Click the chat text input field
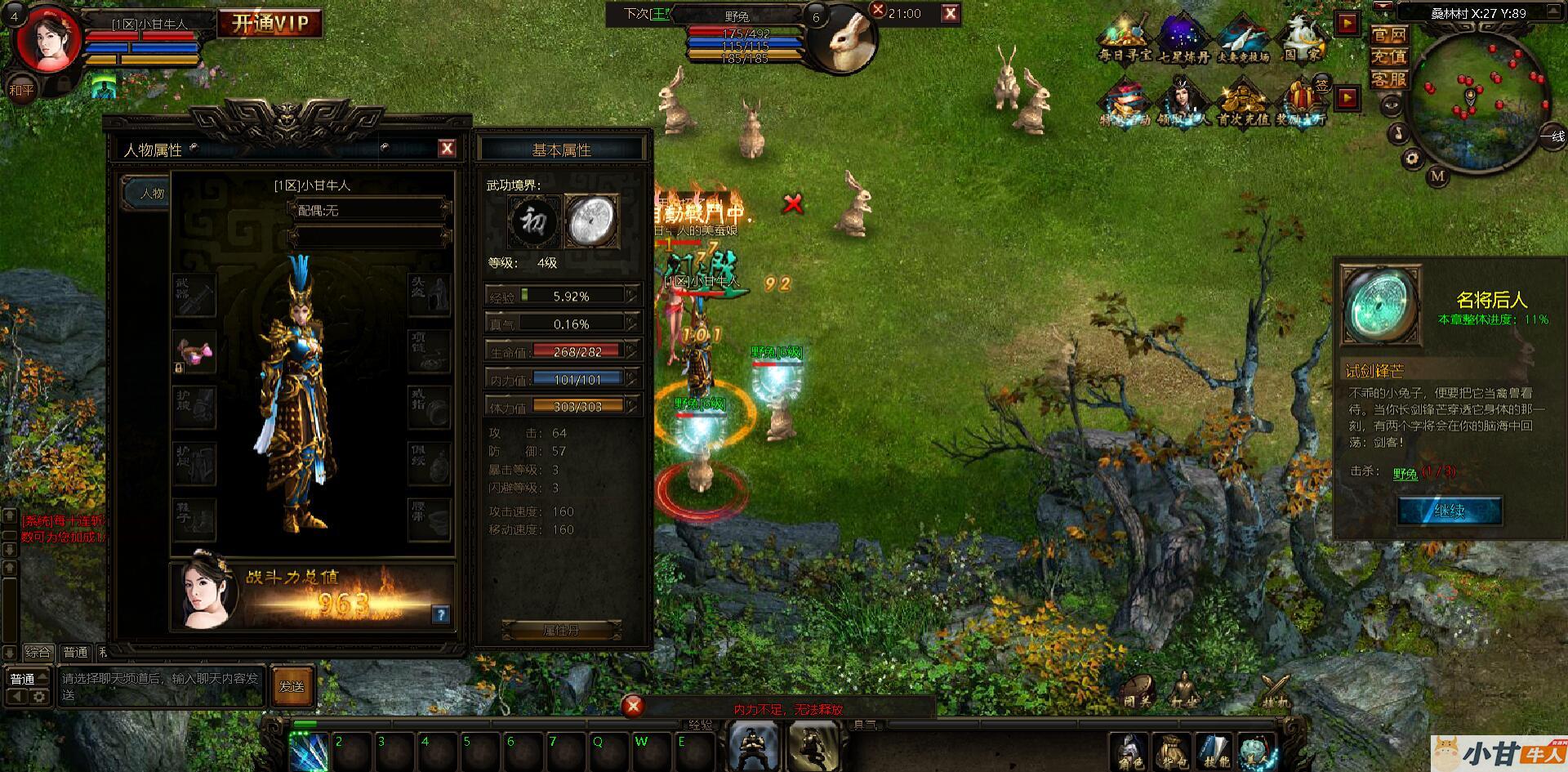 point(160,687)
